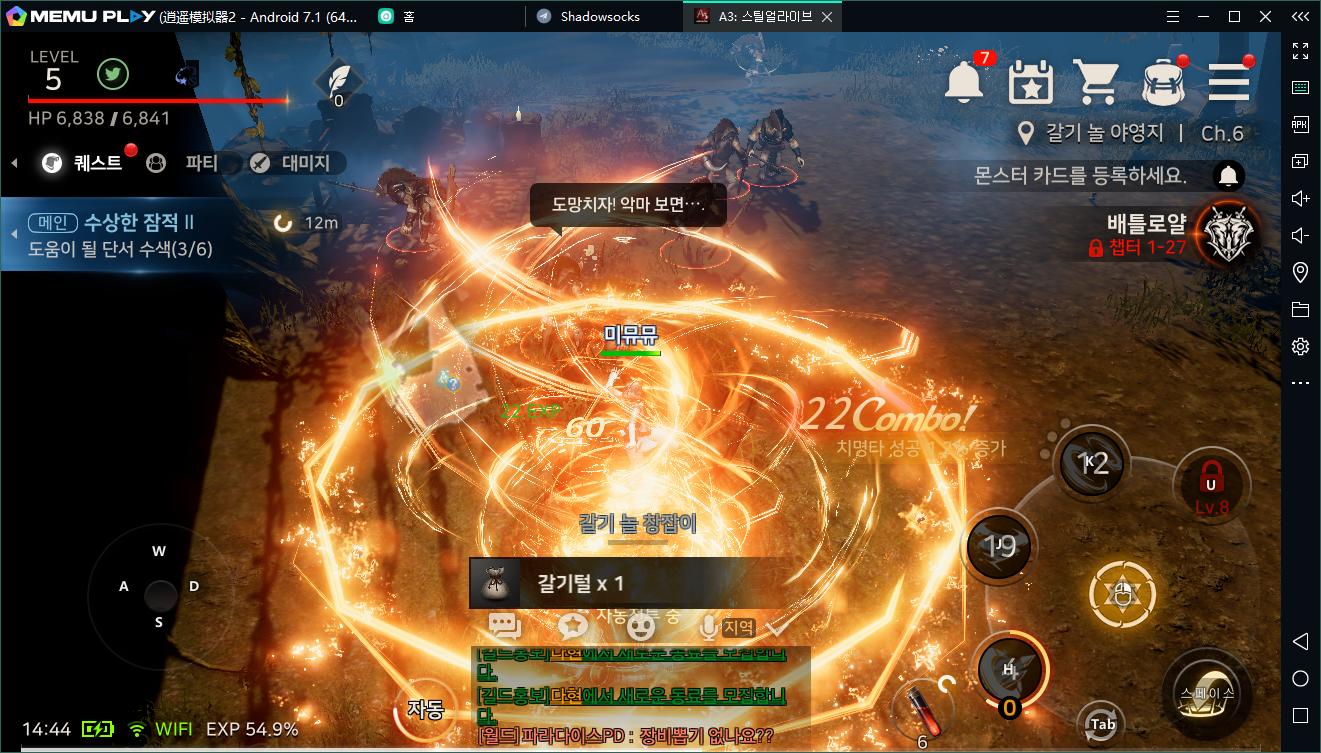Switch to the Shadowsocks emulator tab
Image resolution: width=1321 pixels, height=753 pixels.
point(600,16)
